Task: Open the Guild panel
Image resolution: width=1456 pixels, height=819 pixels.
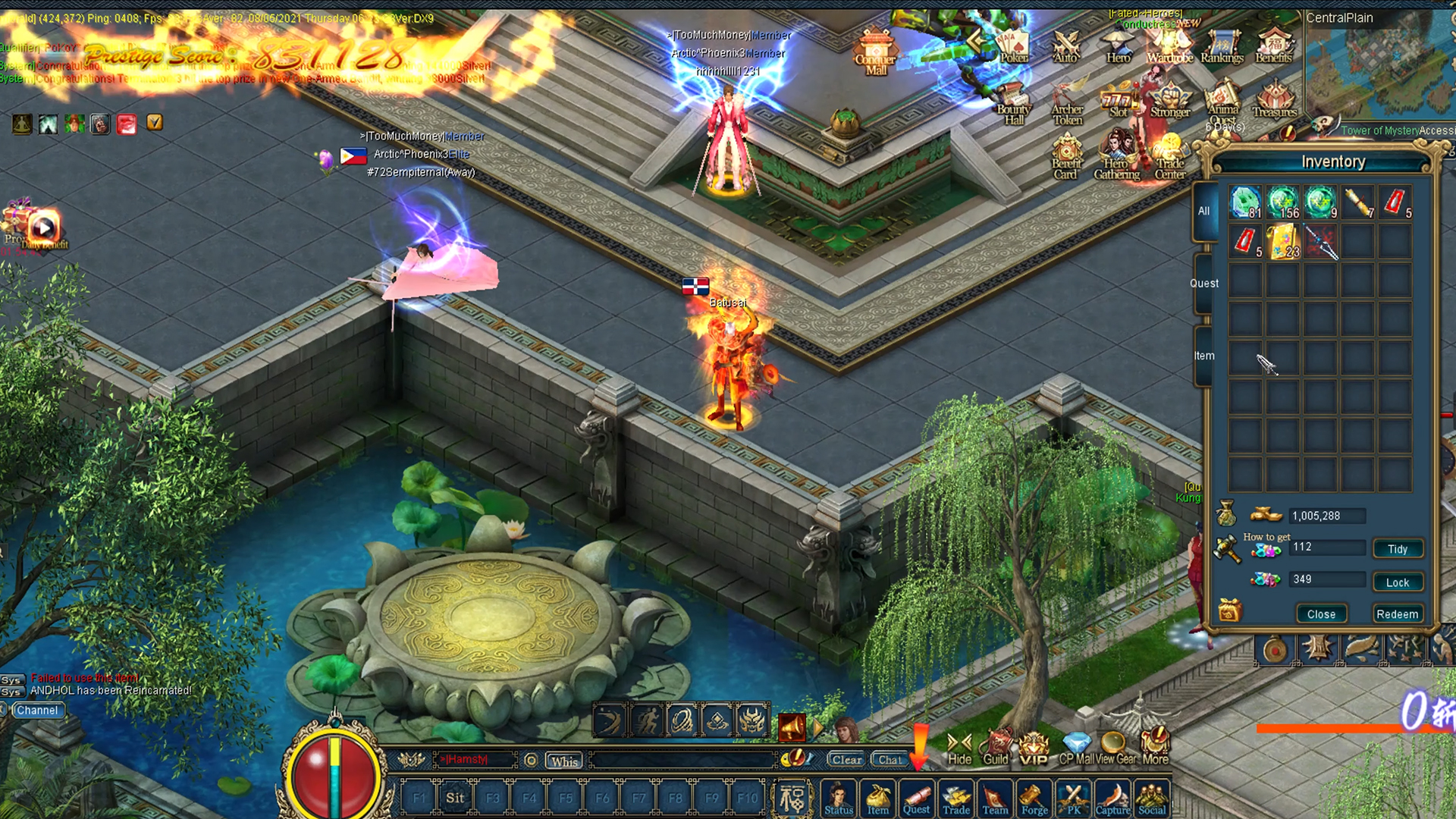Action: point(996,748)
